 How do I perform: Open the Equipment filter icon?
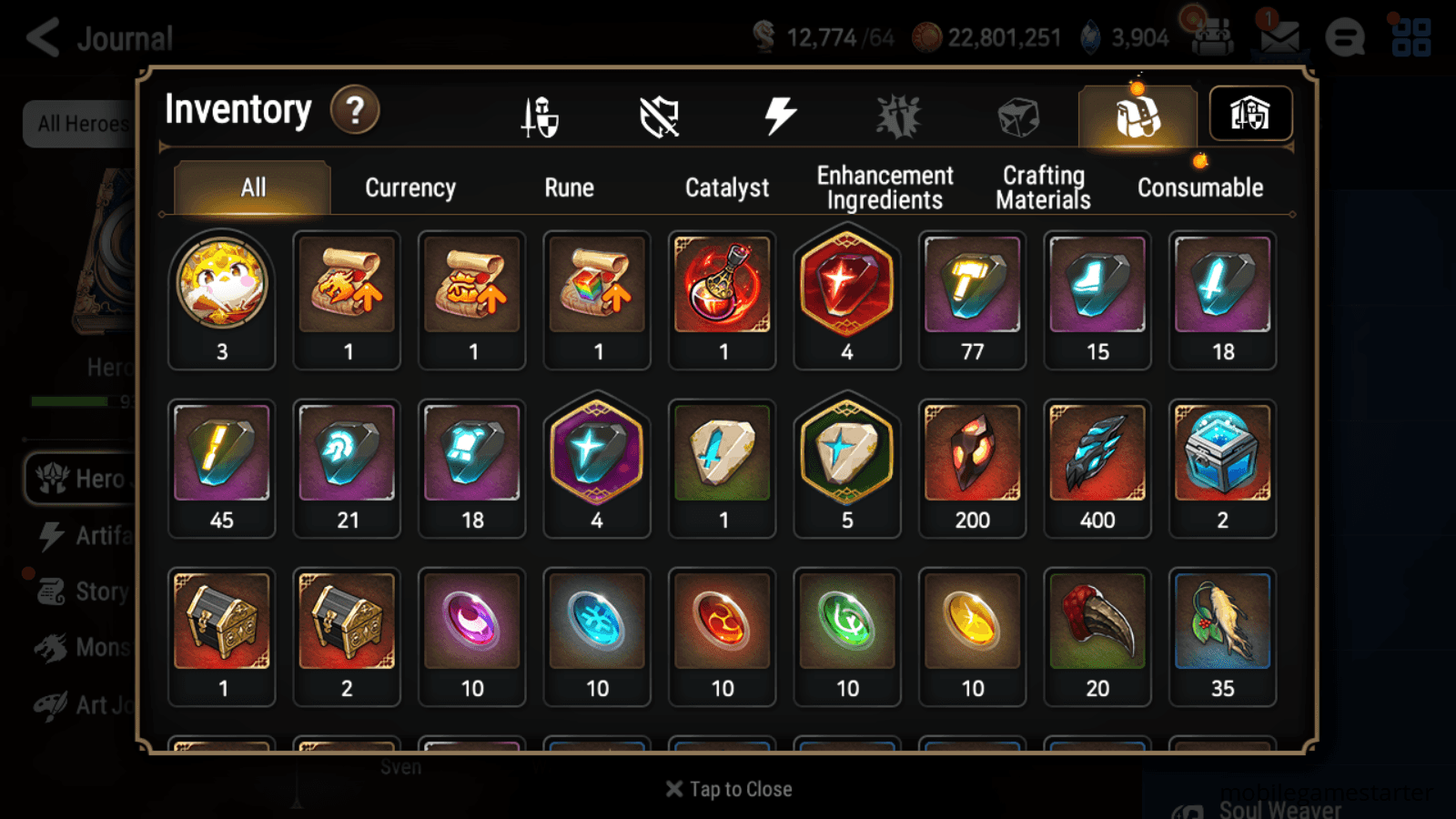click(541, 116)
